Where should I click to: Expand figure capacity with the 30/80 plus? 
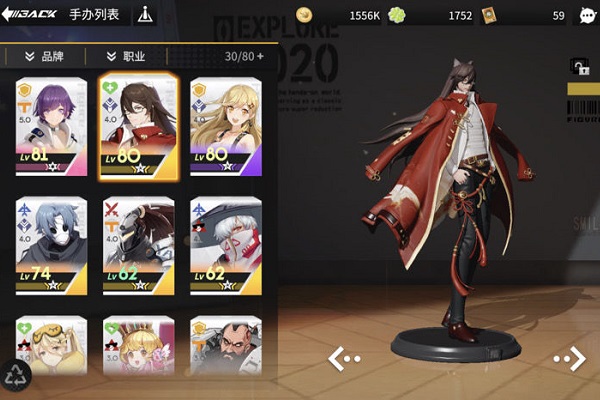coord(261,57)
